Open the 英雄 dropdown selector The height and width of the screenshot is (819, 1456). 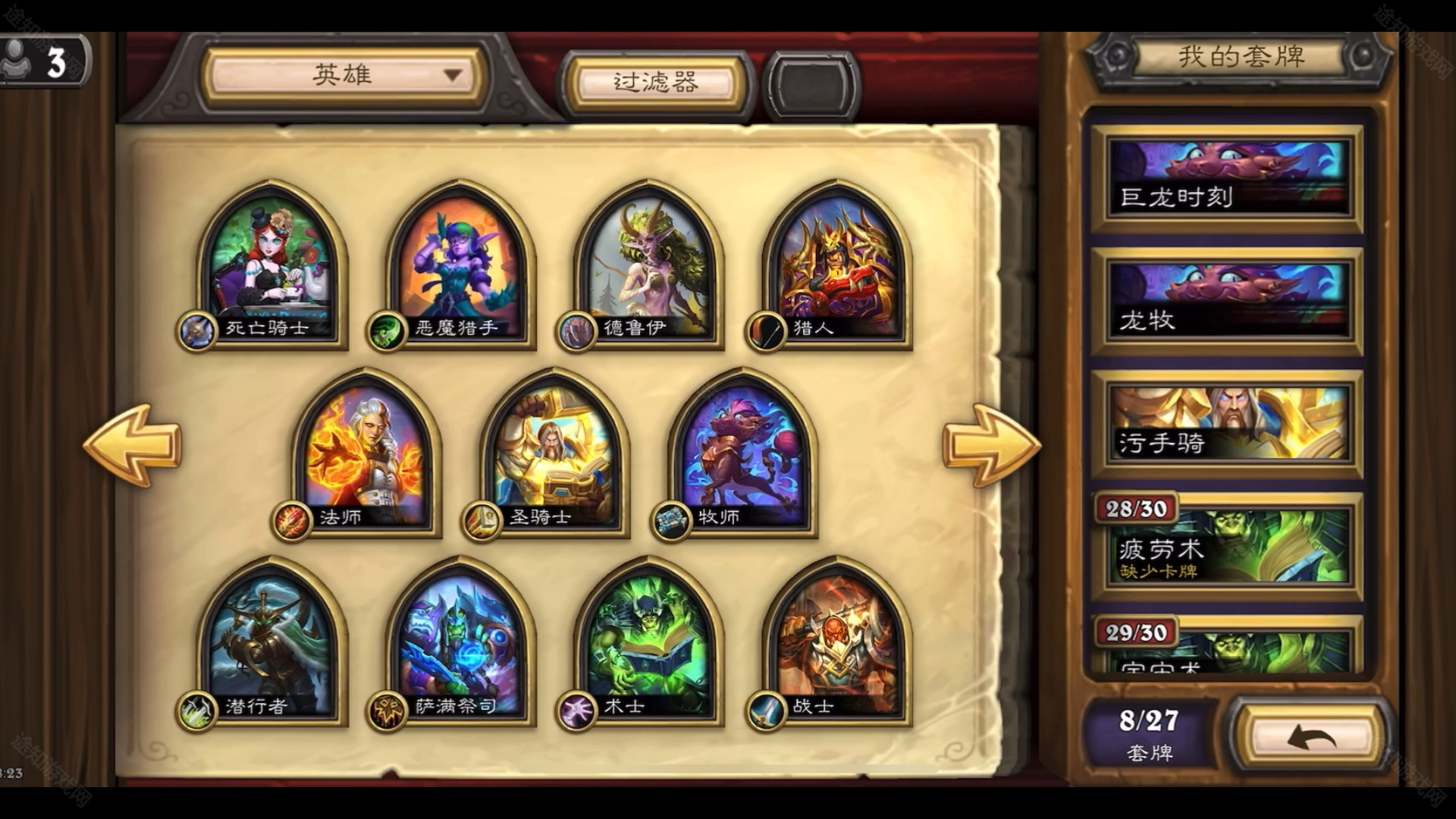(344, 76)
